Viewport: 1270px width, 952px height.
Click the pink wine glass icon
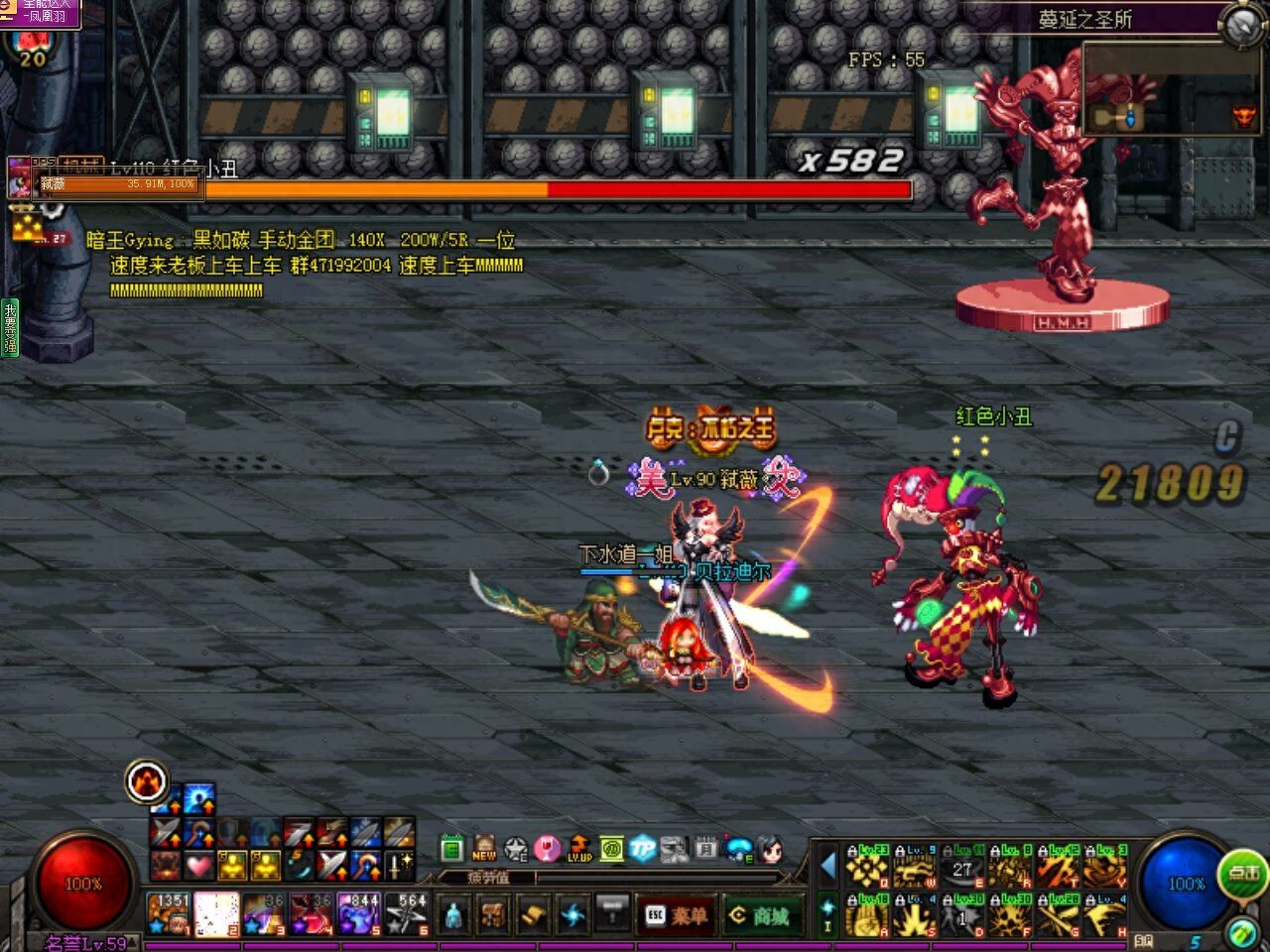[x=548, y=849]
